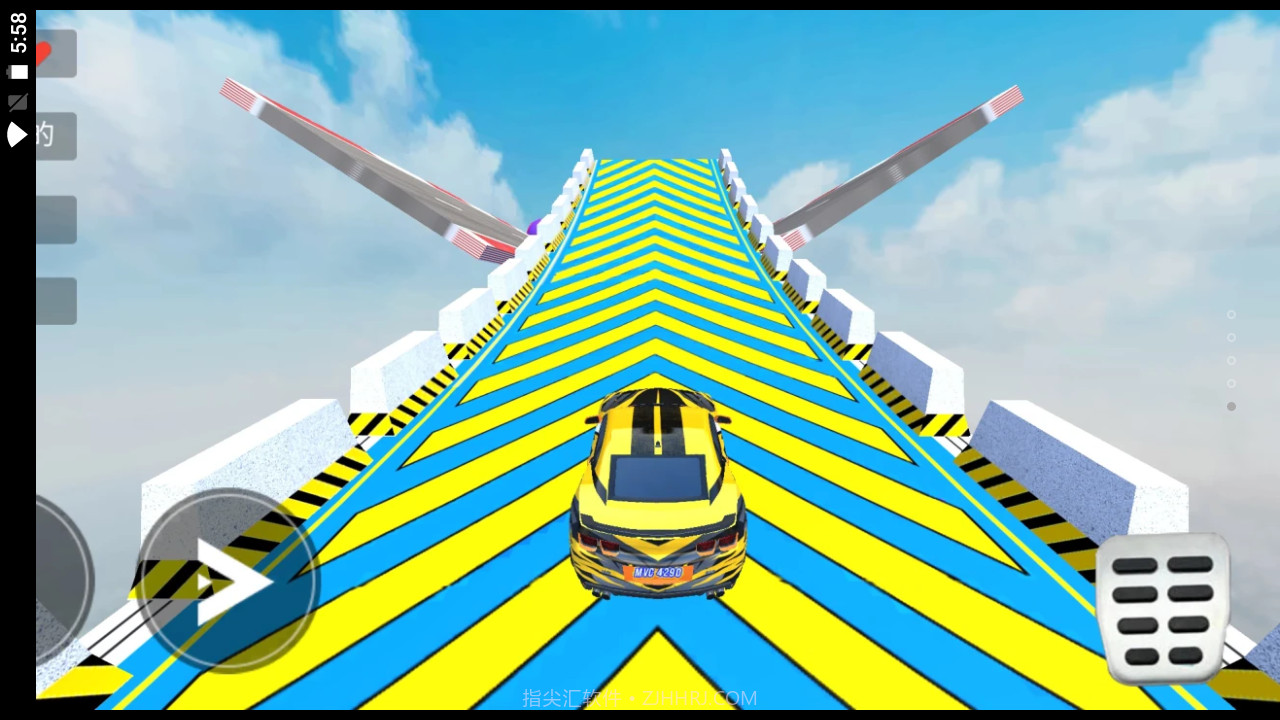The height and width of the screenshot is (720, 1280).
Task: Tap the fourth hollow dot on the right edge
Action: click(x=1232, y=383)
